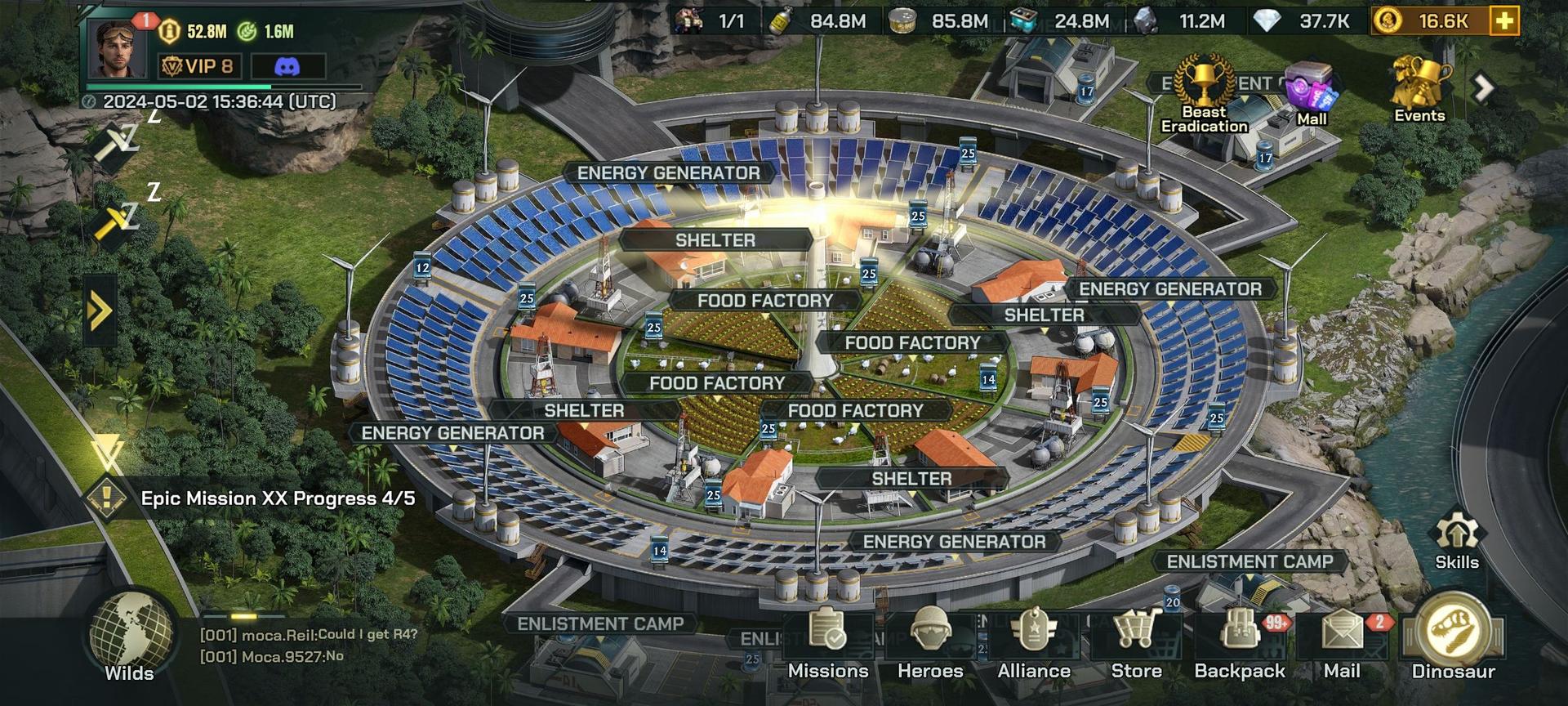Open the Store
1568x706 pixels.
click(1136, 642)
